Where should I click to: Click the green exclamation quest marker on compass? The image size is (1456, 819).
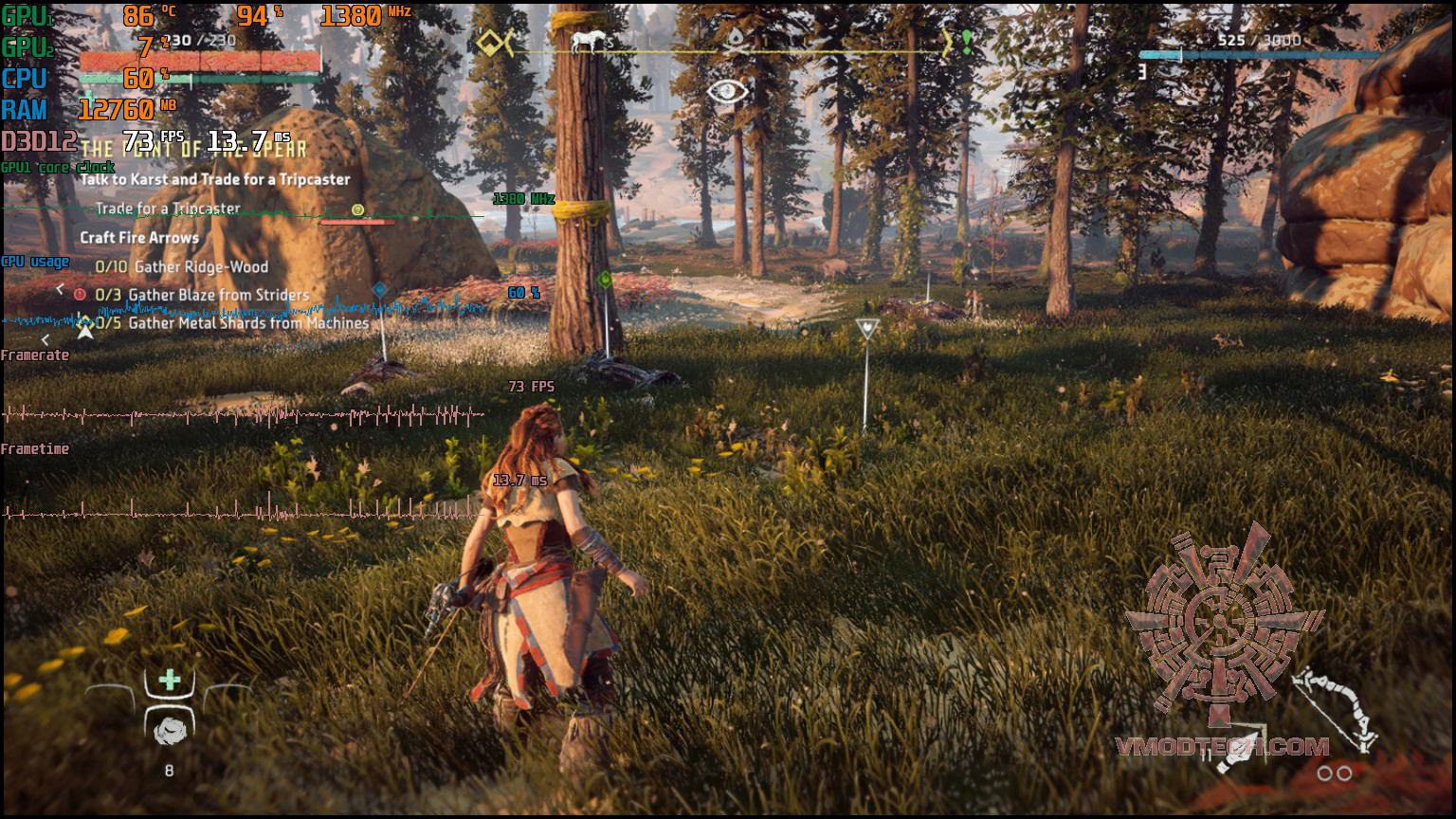coord(966,41)
